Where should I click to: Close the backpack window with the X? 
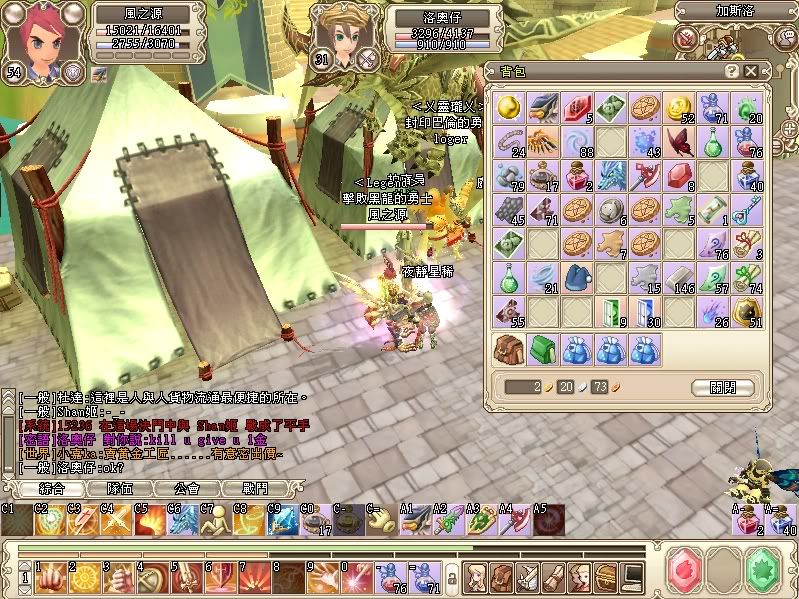(751, 71)
